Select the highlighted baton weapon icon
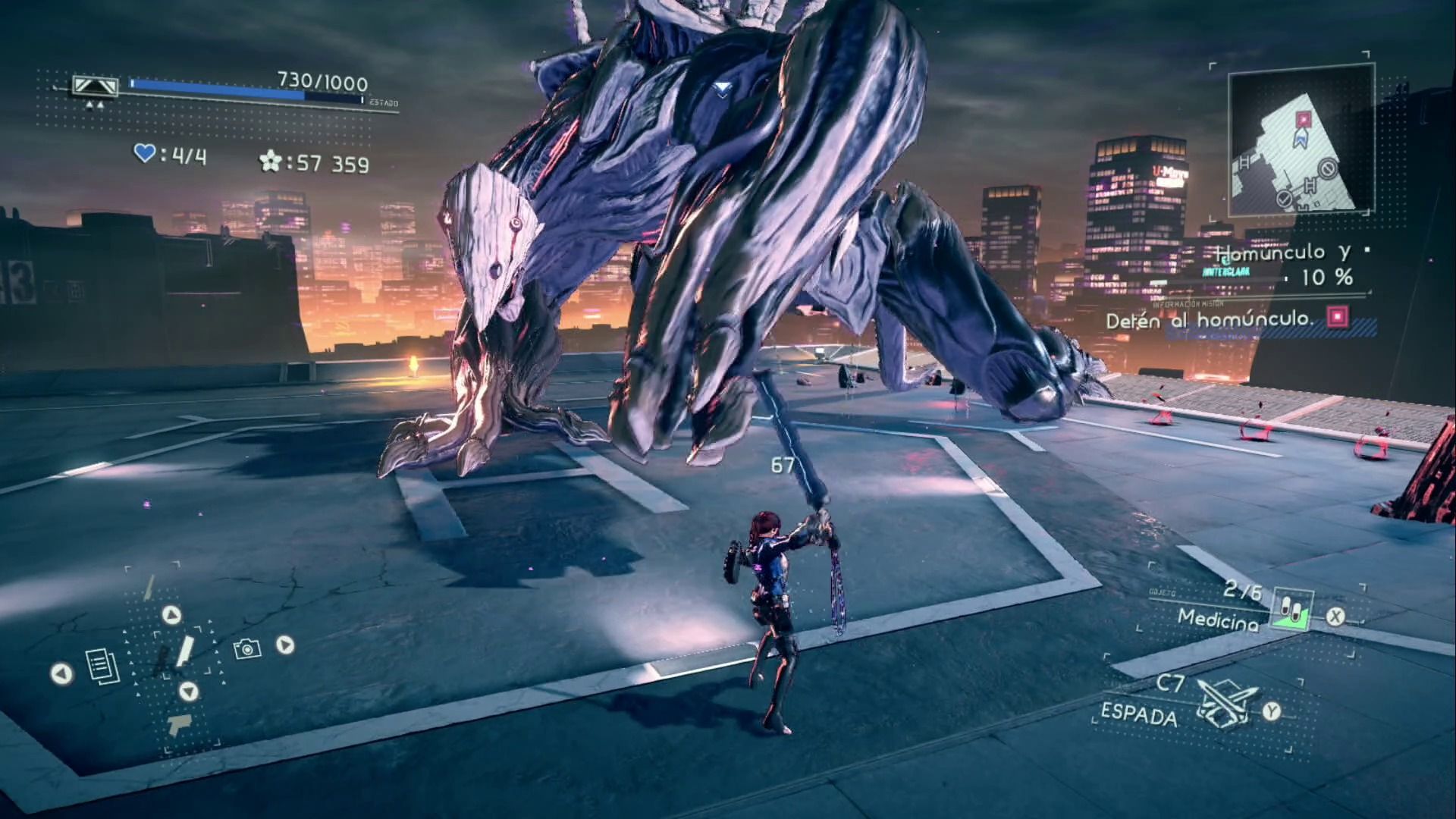Viewport: 1456px width, 819px height. [184, 651]
